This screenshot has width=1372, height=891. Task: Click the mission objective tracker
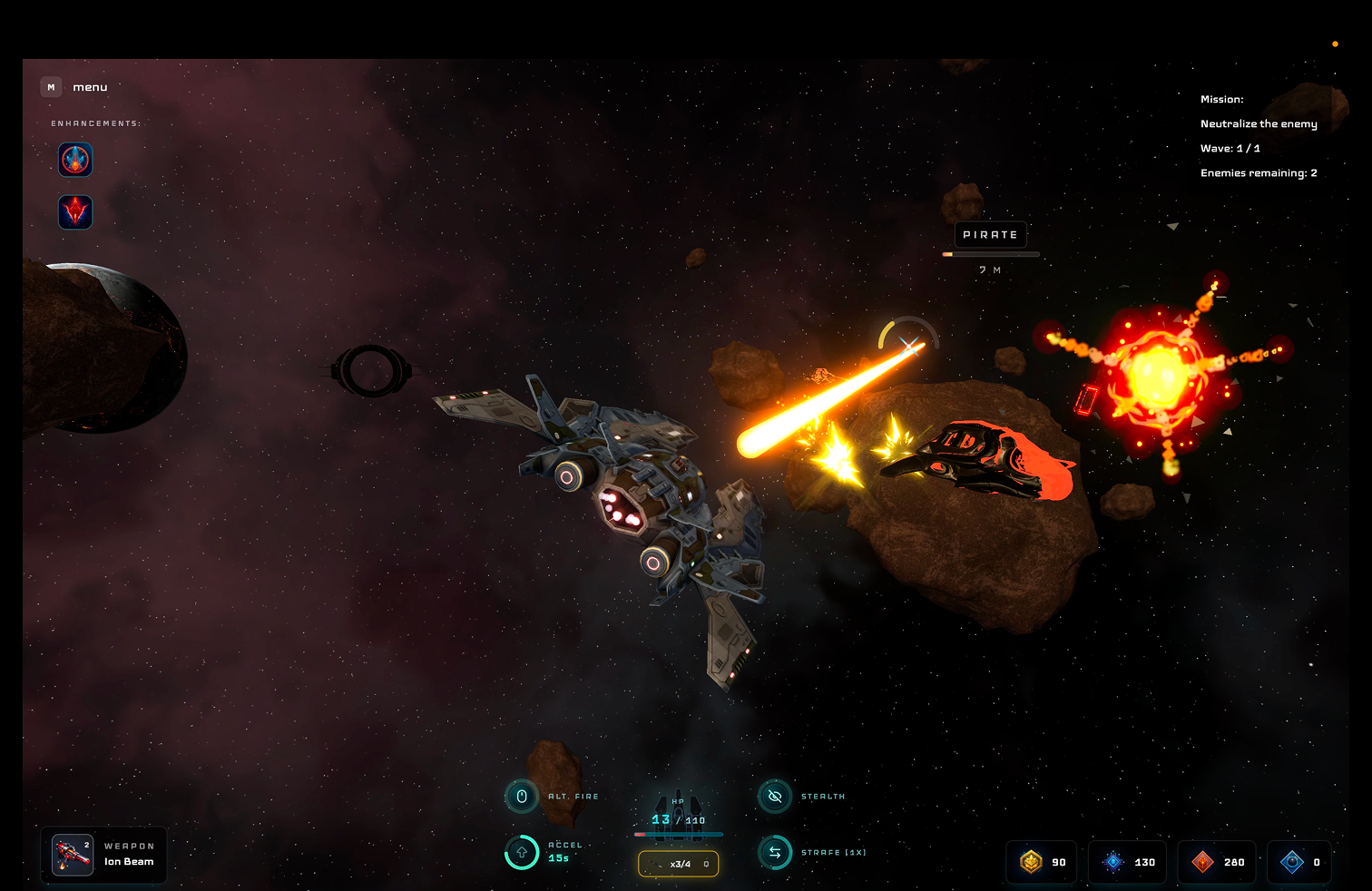(1258, 136)
